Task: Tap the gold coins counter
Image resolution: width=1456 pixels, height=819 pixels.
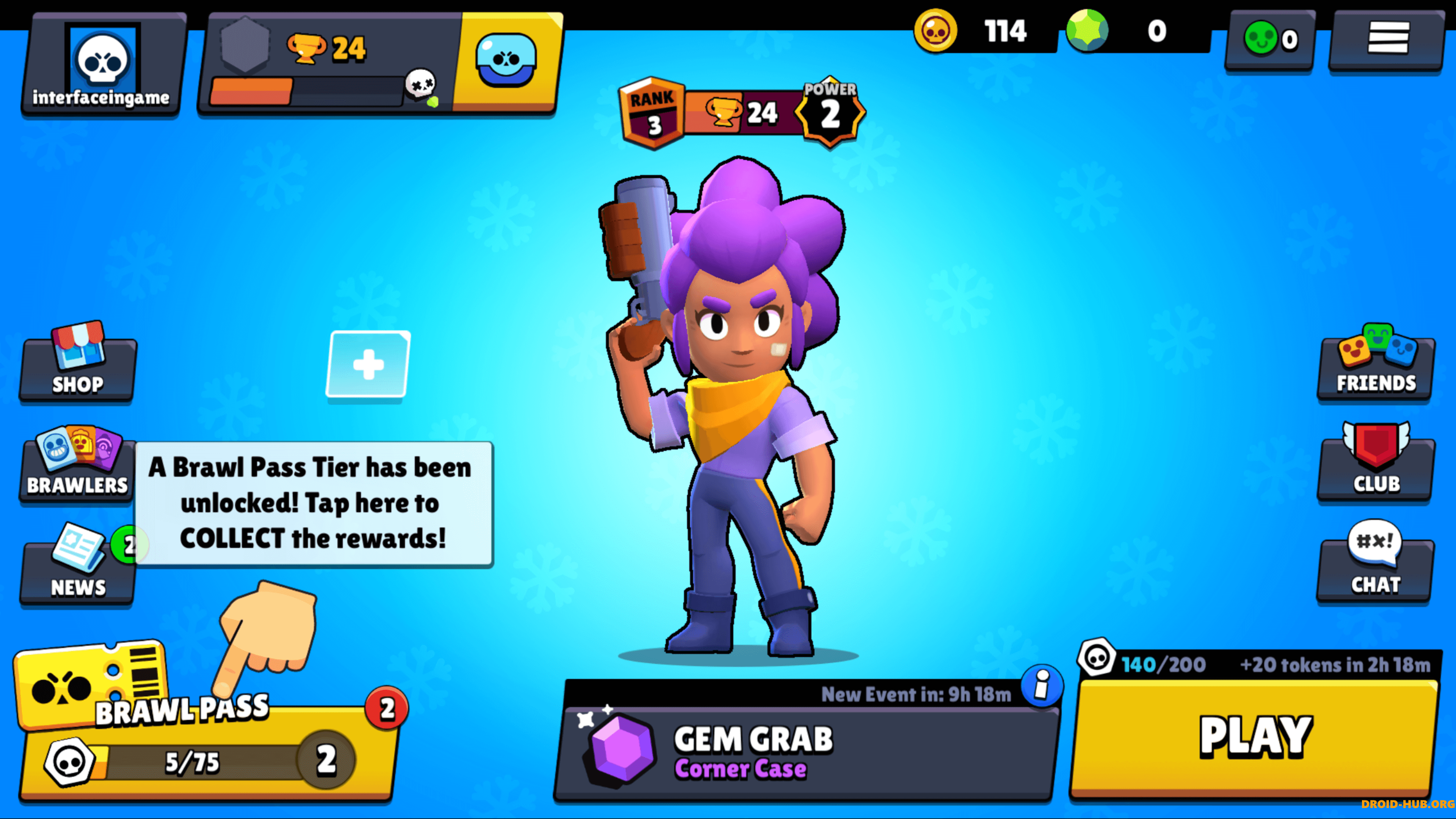Action: (x=984, y=31)
